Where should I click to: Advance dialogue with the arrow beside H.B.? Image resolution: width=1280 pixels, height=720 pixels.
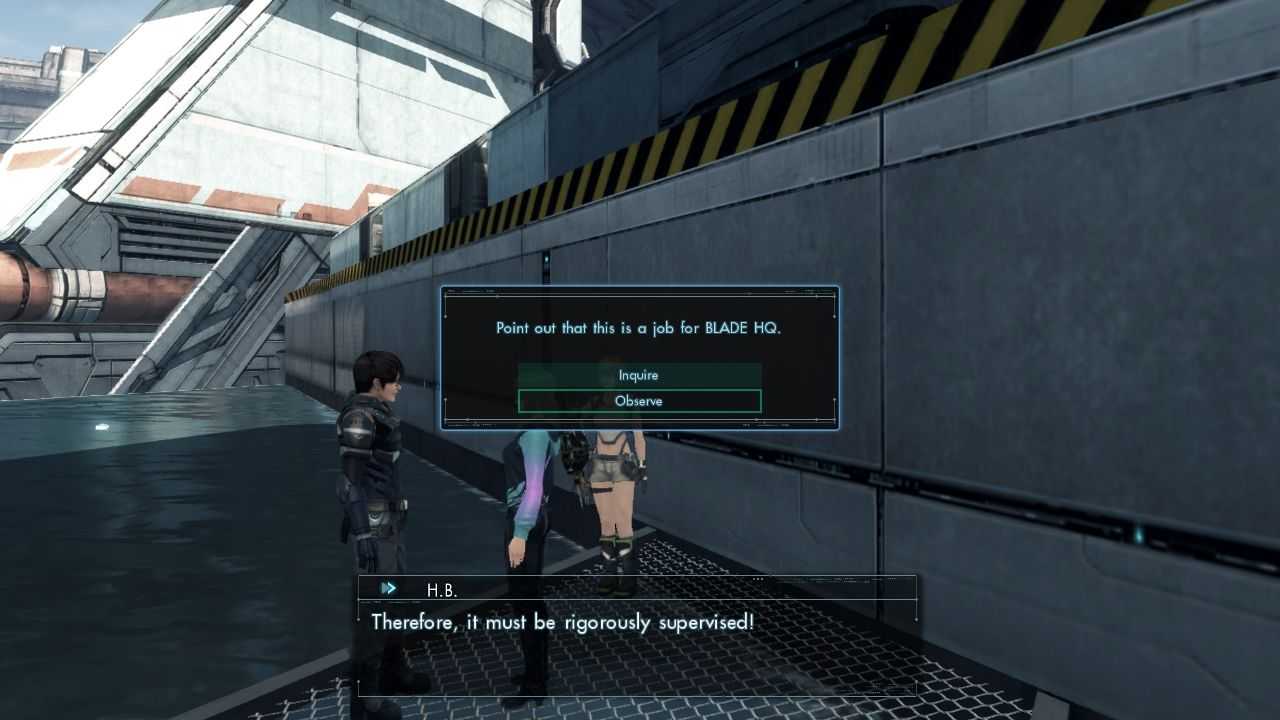(x=389, y=589)
